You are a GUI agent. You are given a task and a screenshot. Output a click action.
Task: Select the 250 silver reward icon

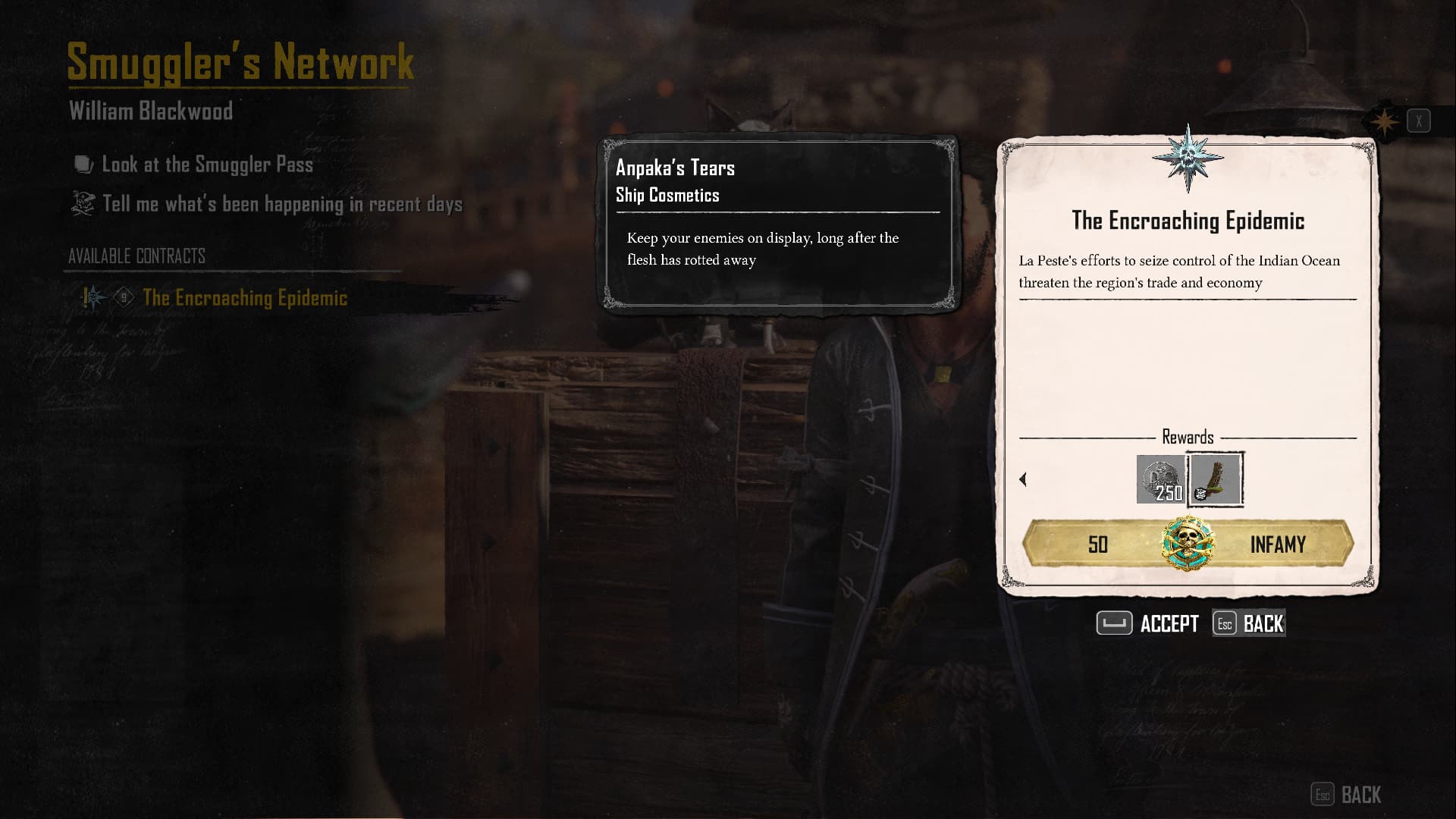click(1160, 479)
